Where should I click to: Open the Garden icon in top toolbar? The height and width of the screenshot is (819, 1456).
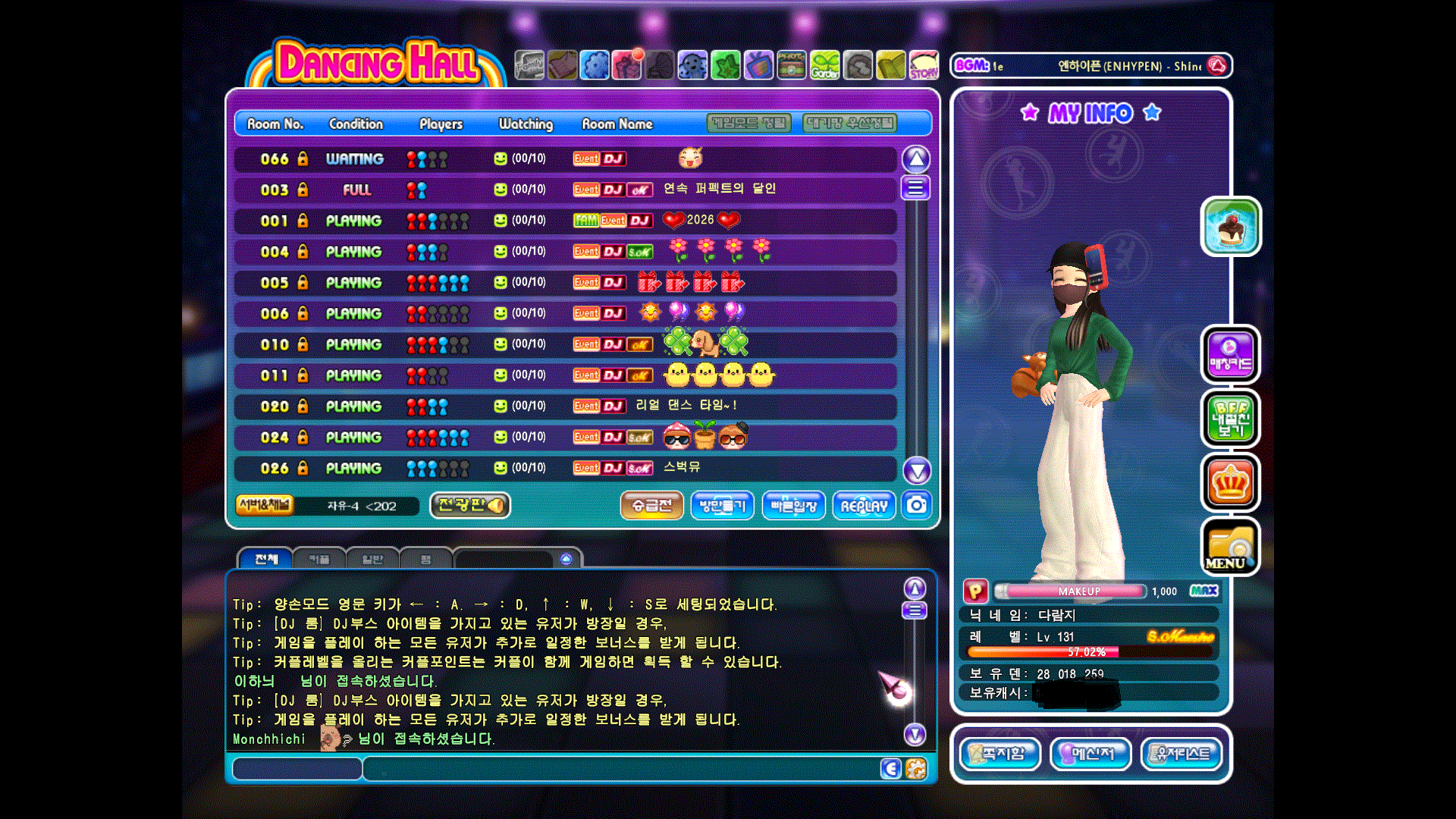[824, 66]
